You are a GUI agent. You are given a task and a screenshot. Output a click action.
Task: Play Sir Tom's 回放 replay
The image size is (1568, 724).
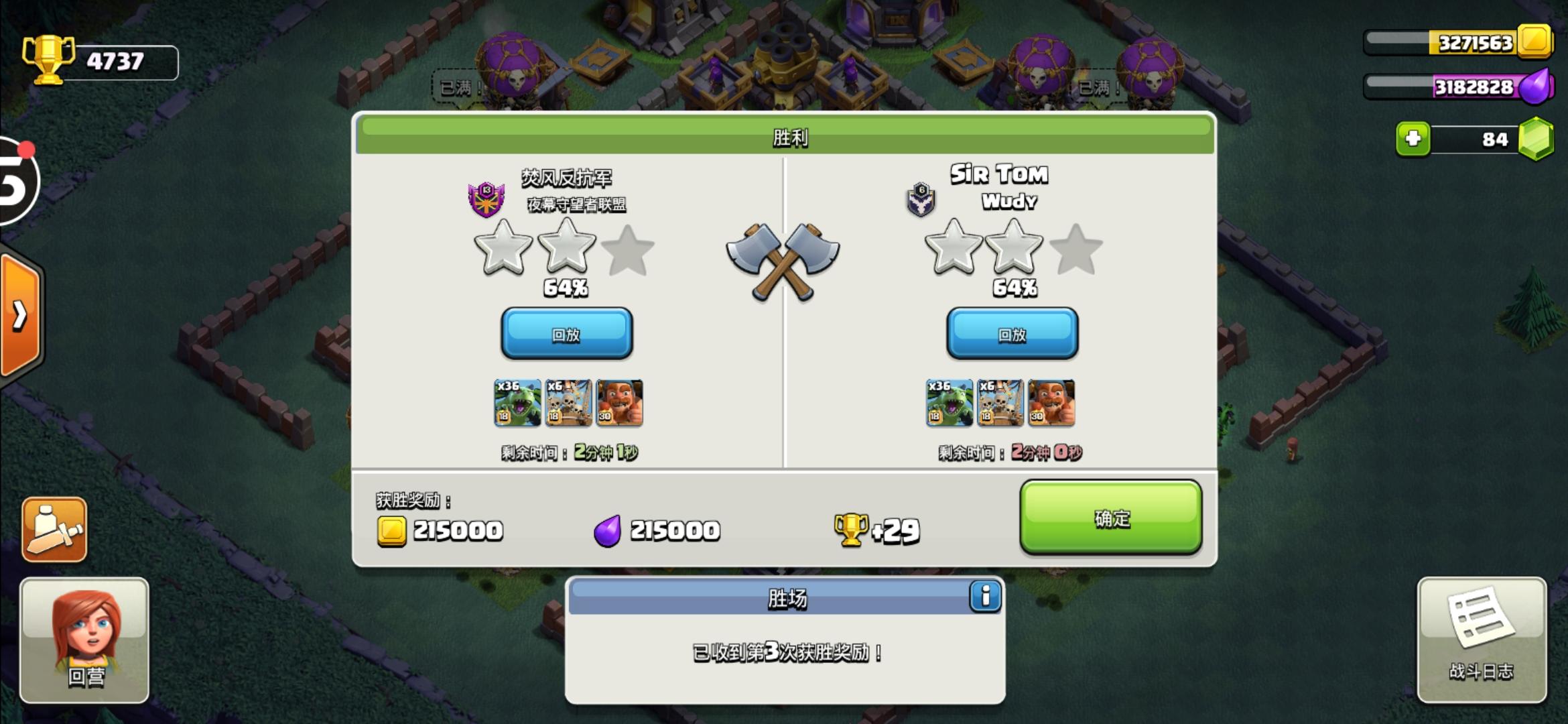[x=1012, y=333]
